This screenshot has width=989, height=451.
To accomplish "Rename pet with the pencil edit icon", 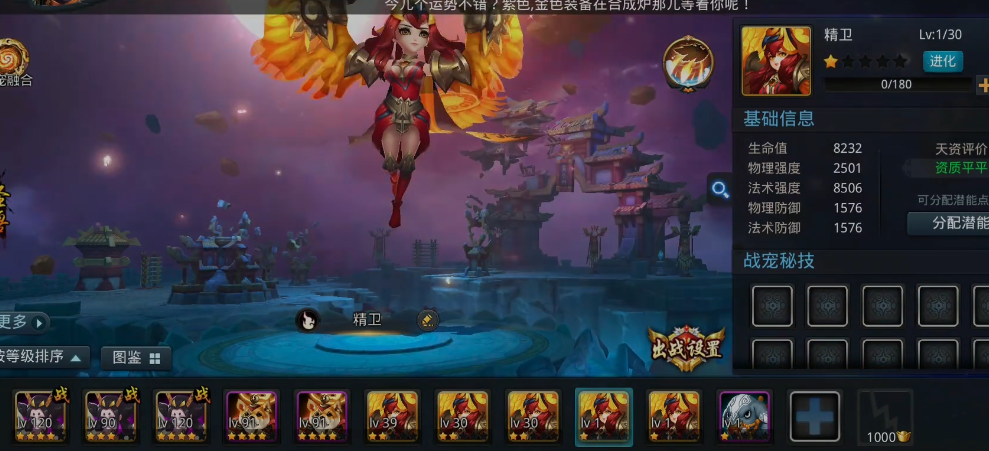I will [x=427, y=320].
